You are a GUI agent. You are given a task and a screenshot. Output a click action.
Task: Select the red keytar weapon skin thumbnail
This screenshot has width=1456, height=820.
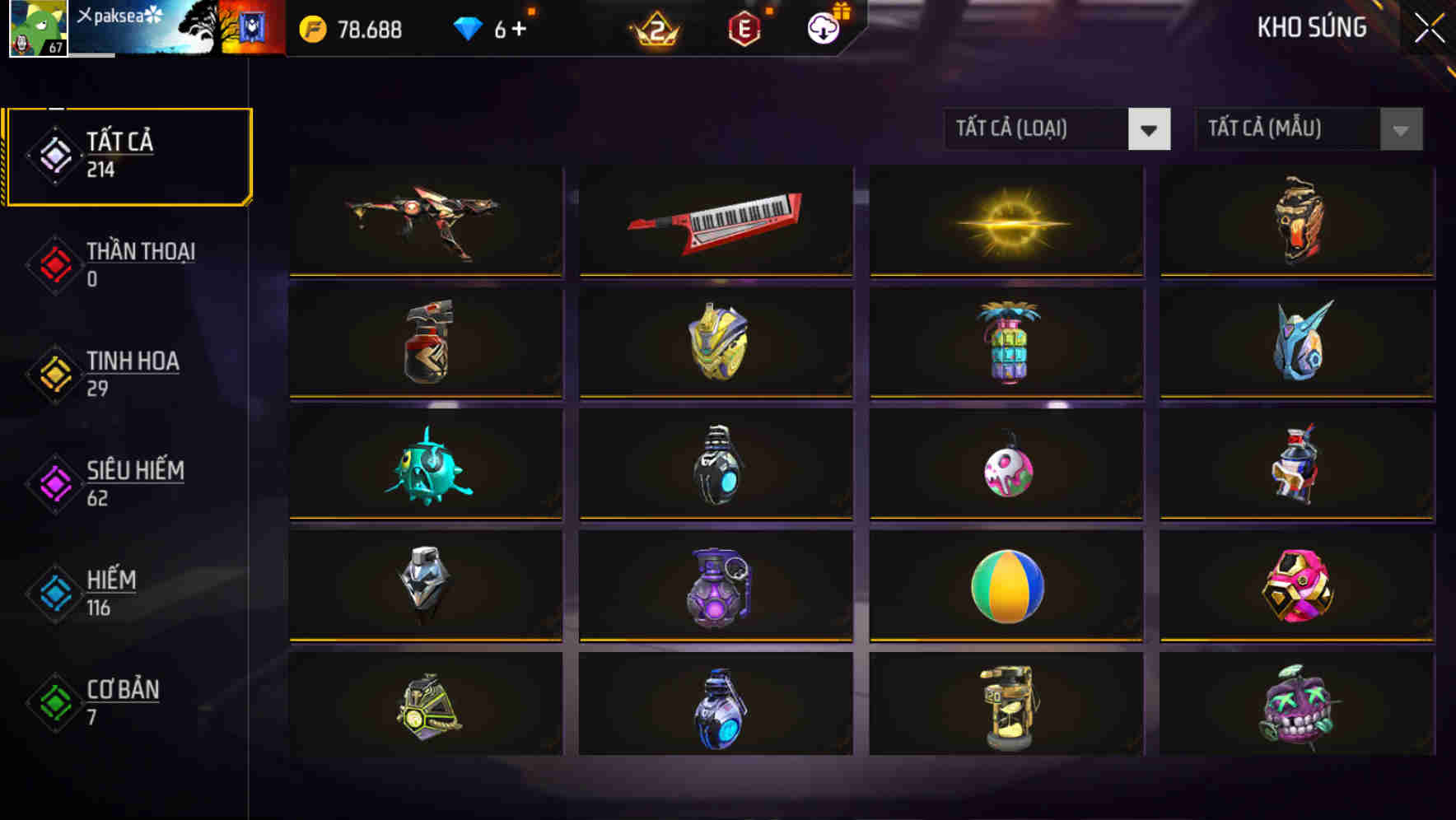[715, 221]
